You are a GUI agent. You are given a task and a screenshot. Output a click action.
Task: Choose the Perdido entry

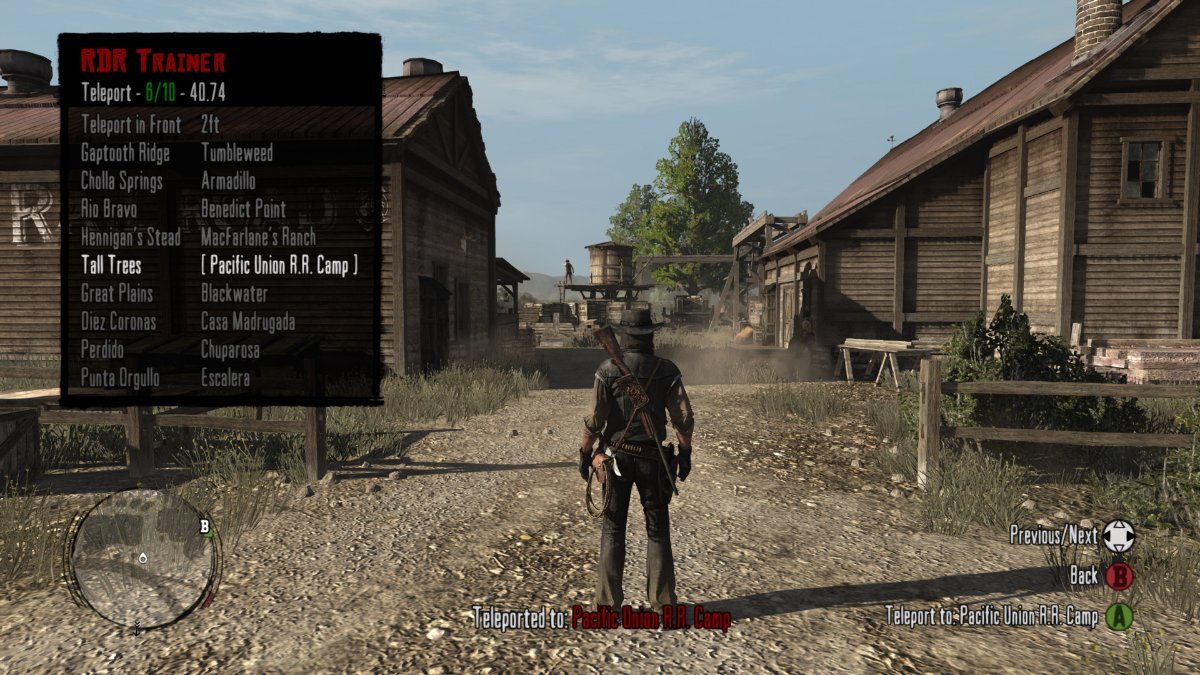pos(103,351)
